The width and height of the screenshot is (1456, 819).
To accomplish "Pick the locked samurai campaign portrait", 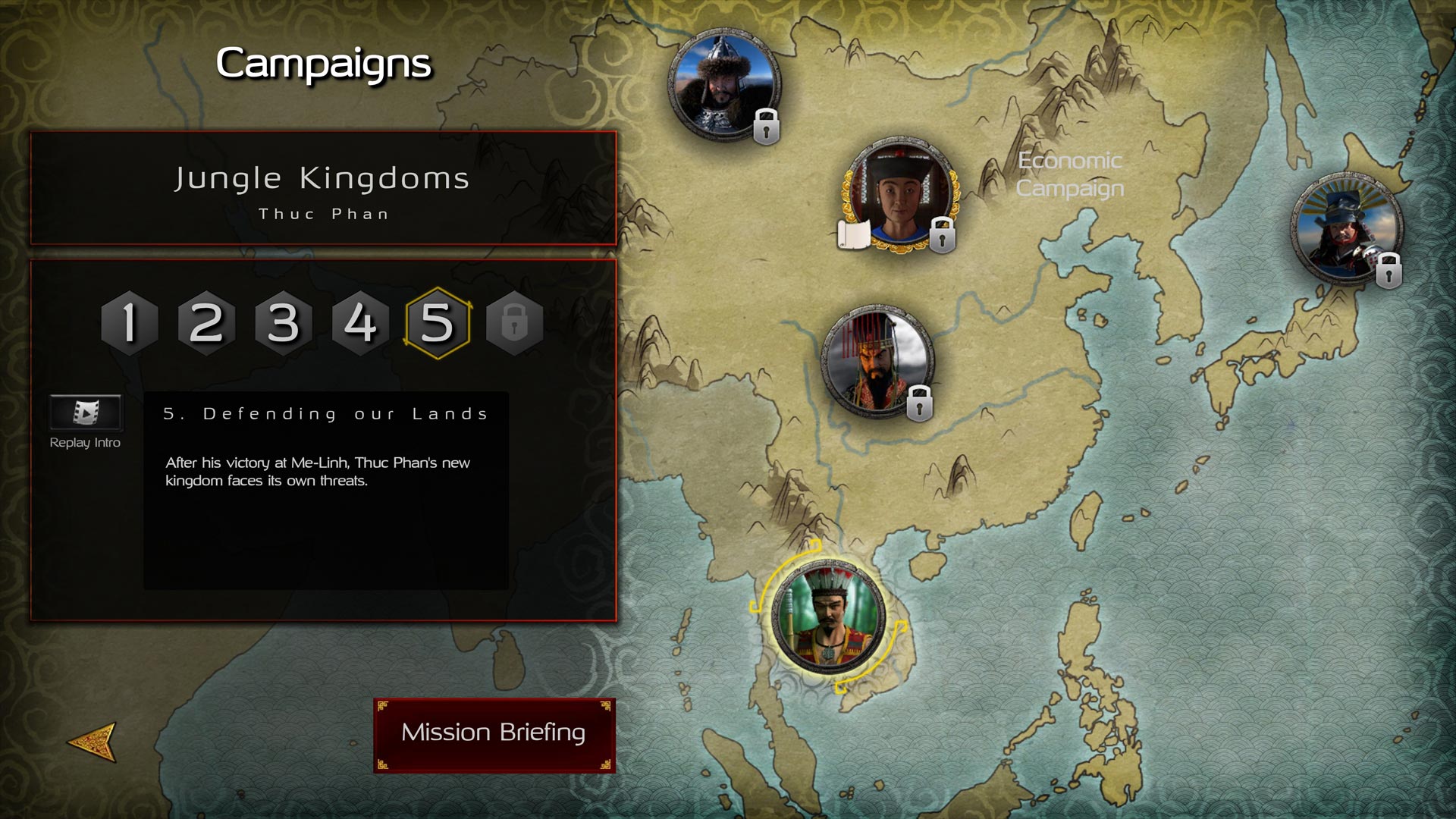I will tap(1346, 229).
